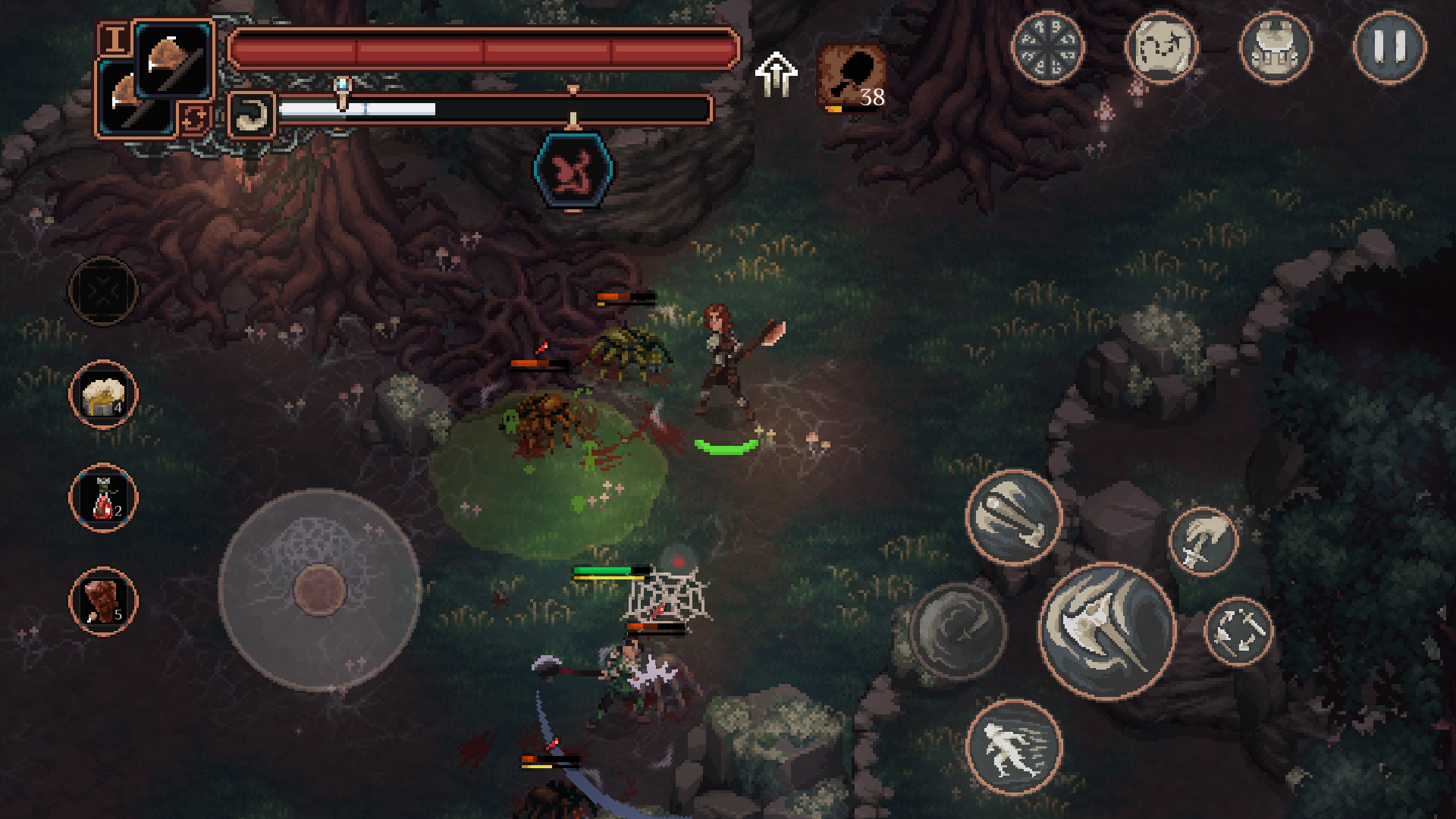The width and height of the screenshot is (1456, 819).
Task: Activate the dimmed swirl ability button
Action: coord(958,631)
